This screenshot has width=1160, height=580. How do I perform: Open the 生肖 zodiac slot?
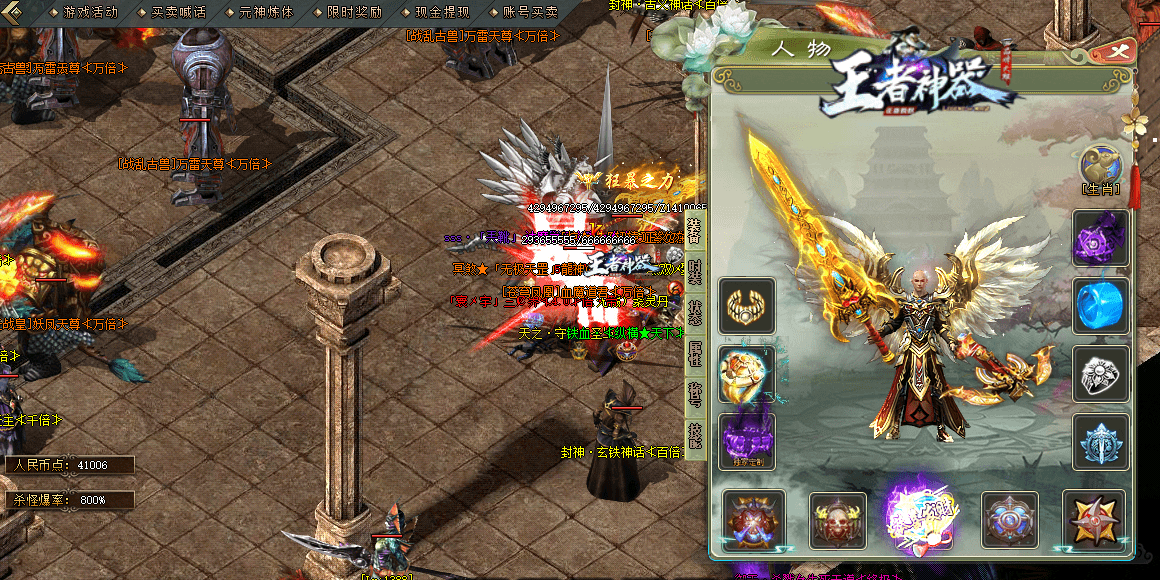(1100, 167)
